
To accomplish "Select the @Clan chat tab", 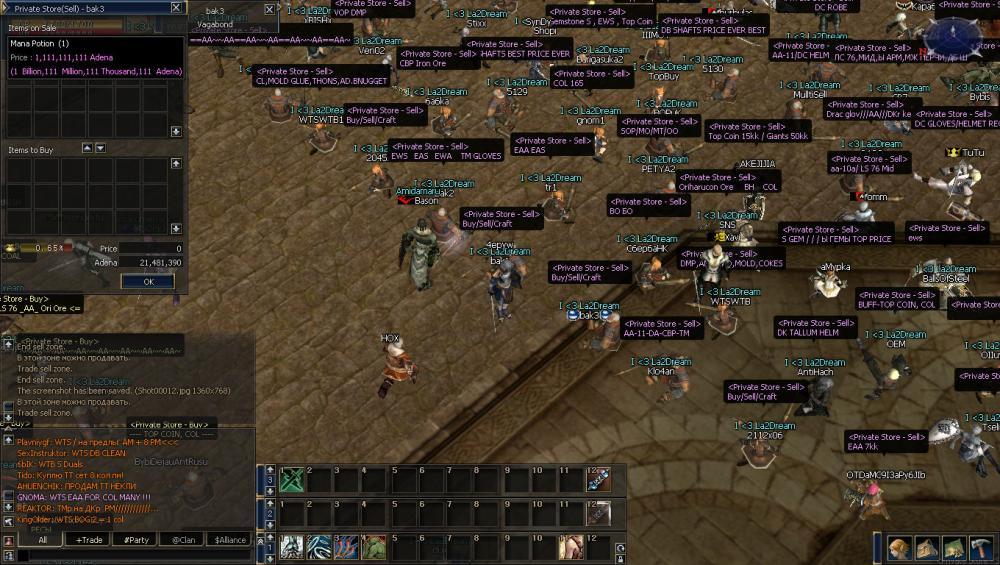I will 182,540.
